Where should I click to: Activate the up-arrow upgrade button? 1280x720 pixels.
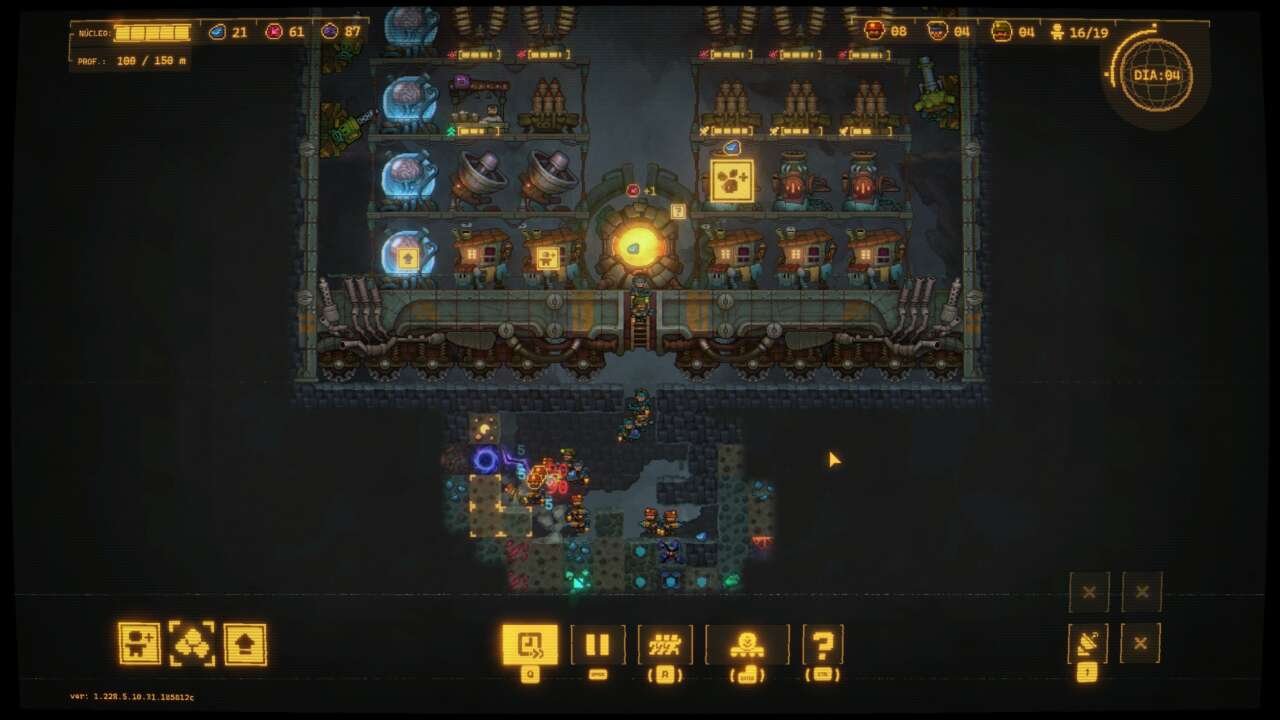245,644
